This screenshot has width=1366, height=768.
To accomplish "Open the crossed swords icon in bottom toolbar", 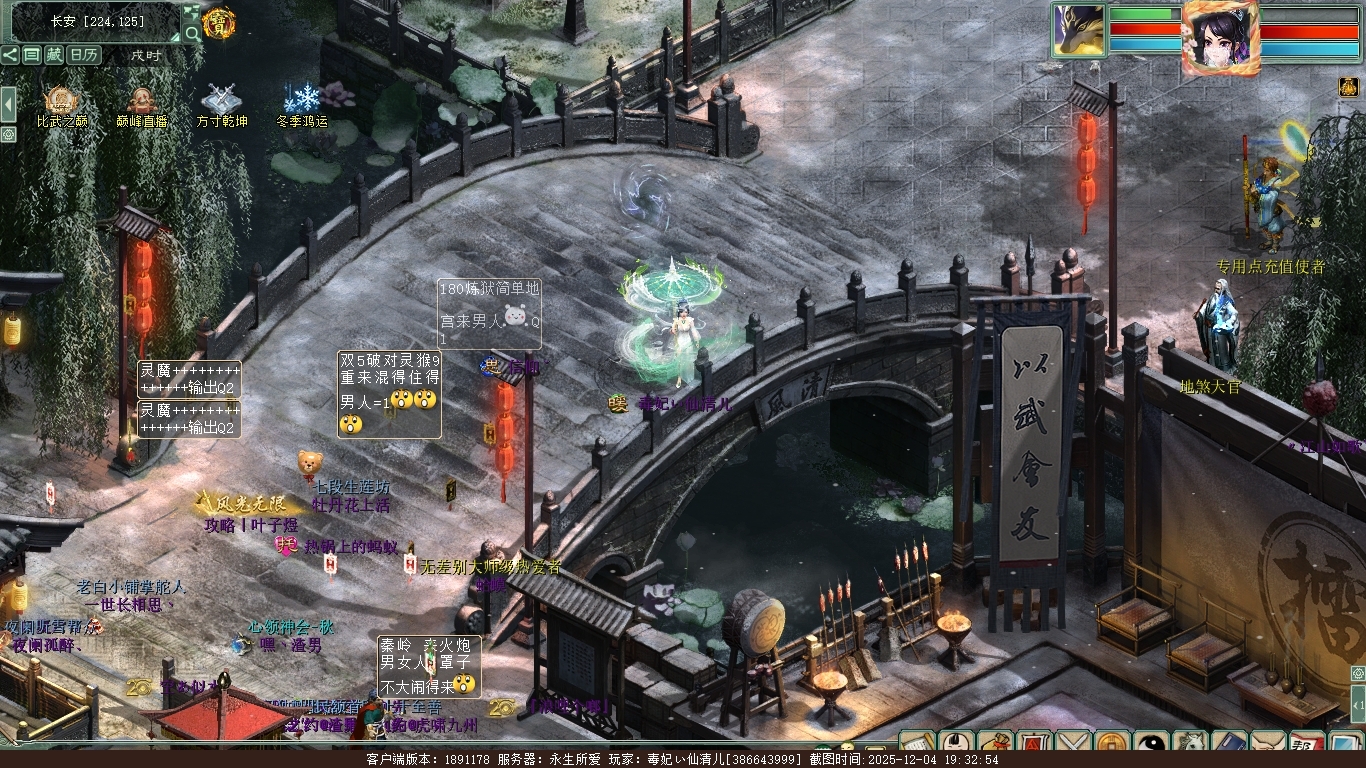I will pyautogui.click(x=1073, y=744).
